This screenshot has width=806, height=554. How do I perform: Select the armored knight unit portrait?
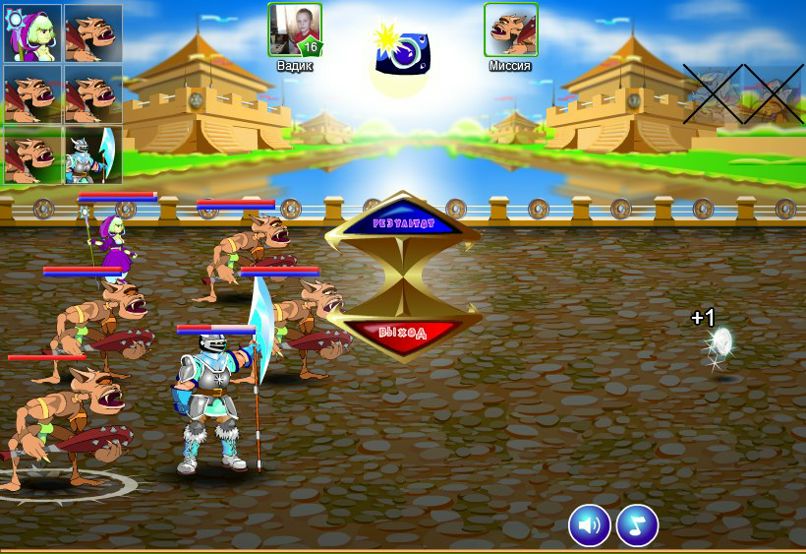pyautogui.click(x=93, y=155)
